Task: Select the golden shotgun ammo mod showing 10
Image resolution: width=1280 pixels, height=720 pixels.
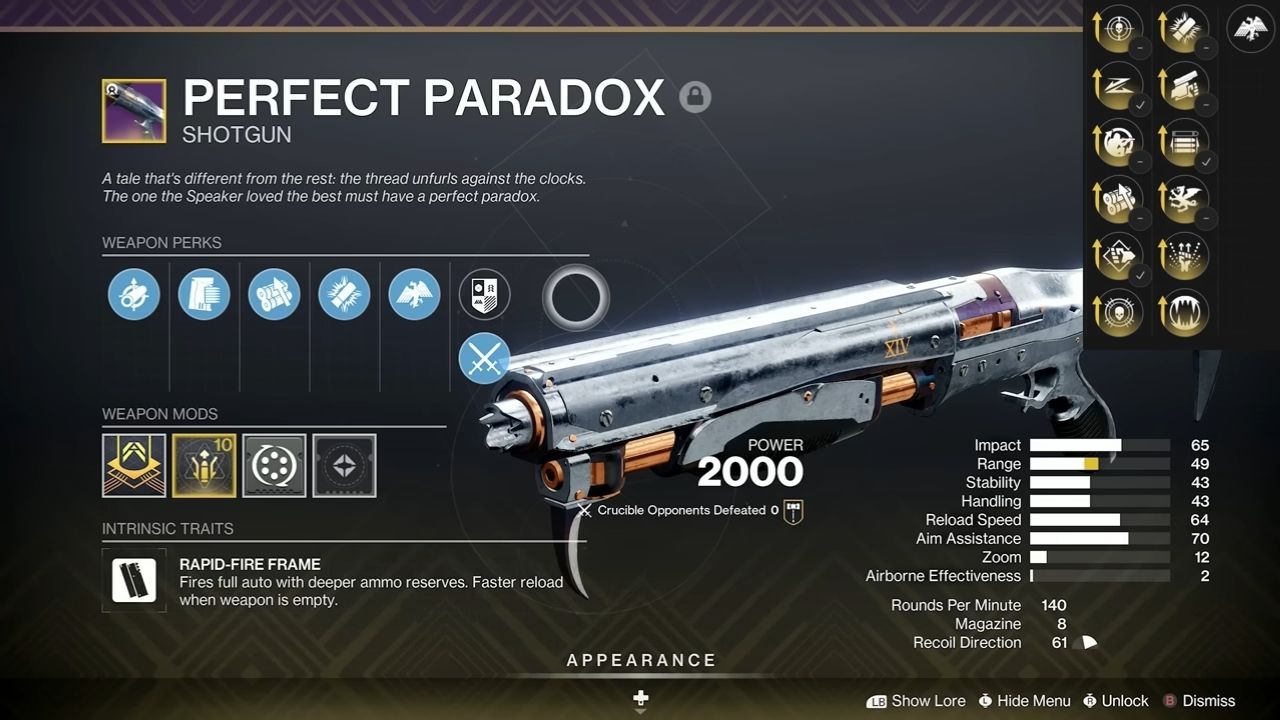Action: point(203,466)
